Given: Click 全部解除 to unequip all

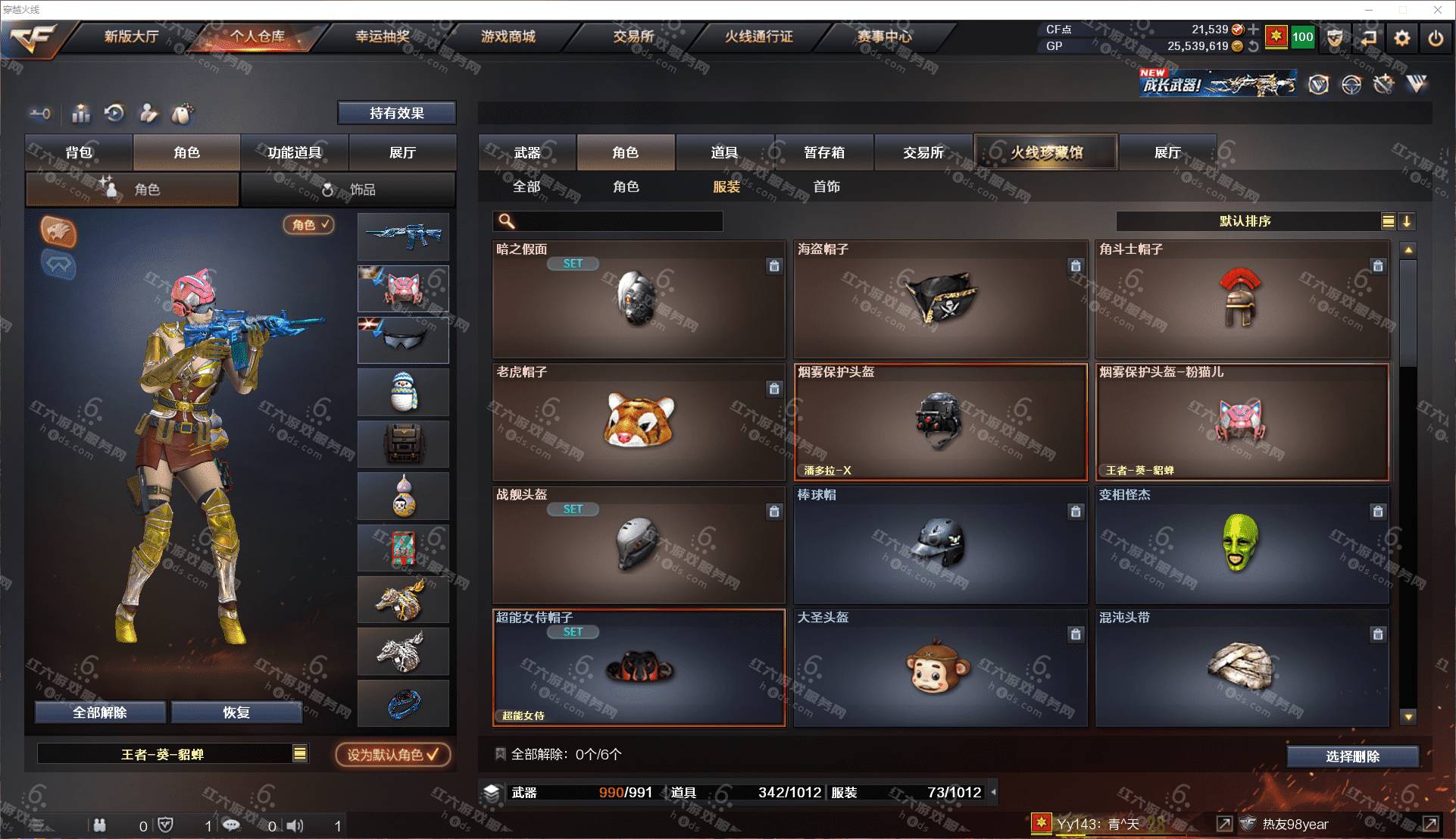Looking at the screenshot, I should 100,712.
